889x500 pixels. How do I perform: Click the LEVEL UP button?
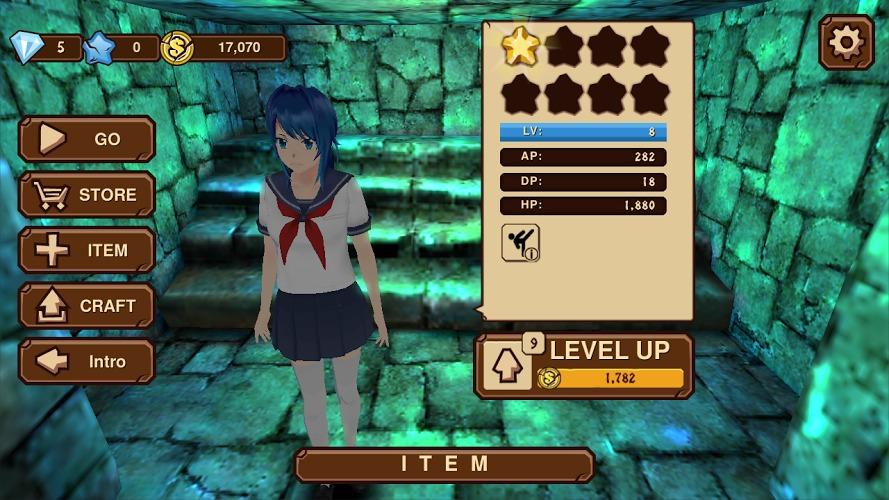[585, 365]
